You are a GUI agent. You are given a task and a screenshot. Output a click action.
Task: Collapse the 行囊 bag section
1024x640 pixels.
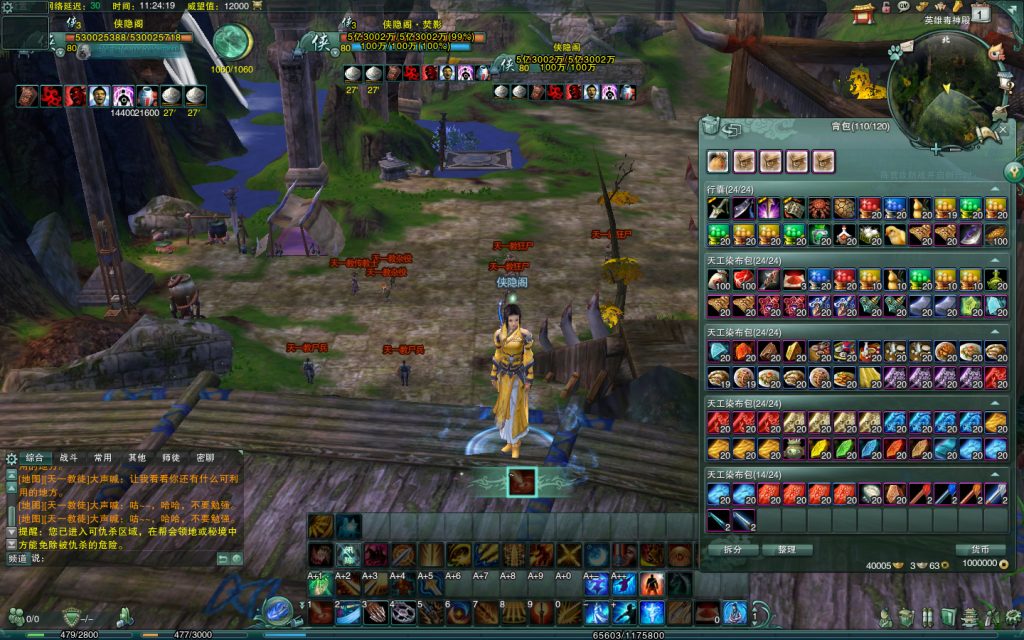(995, 188)
